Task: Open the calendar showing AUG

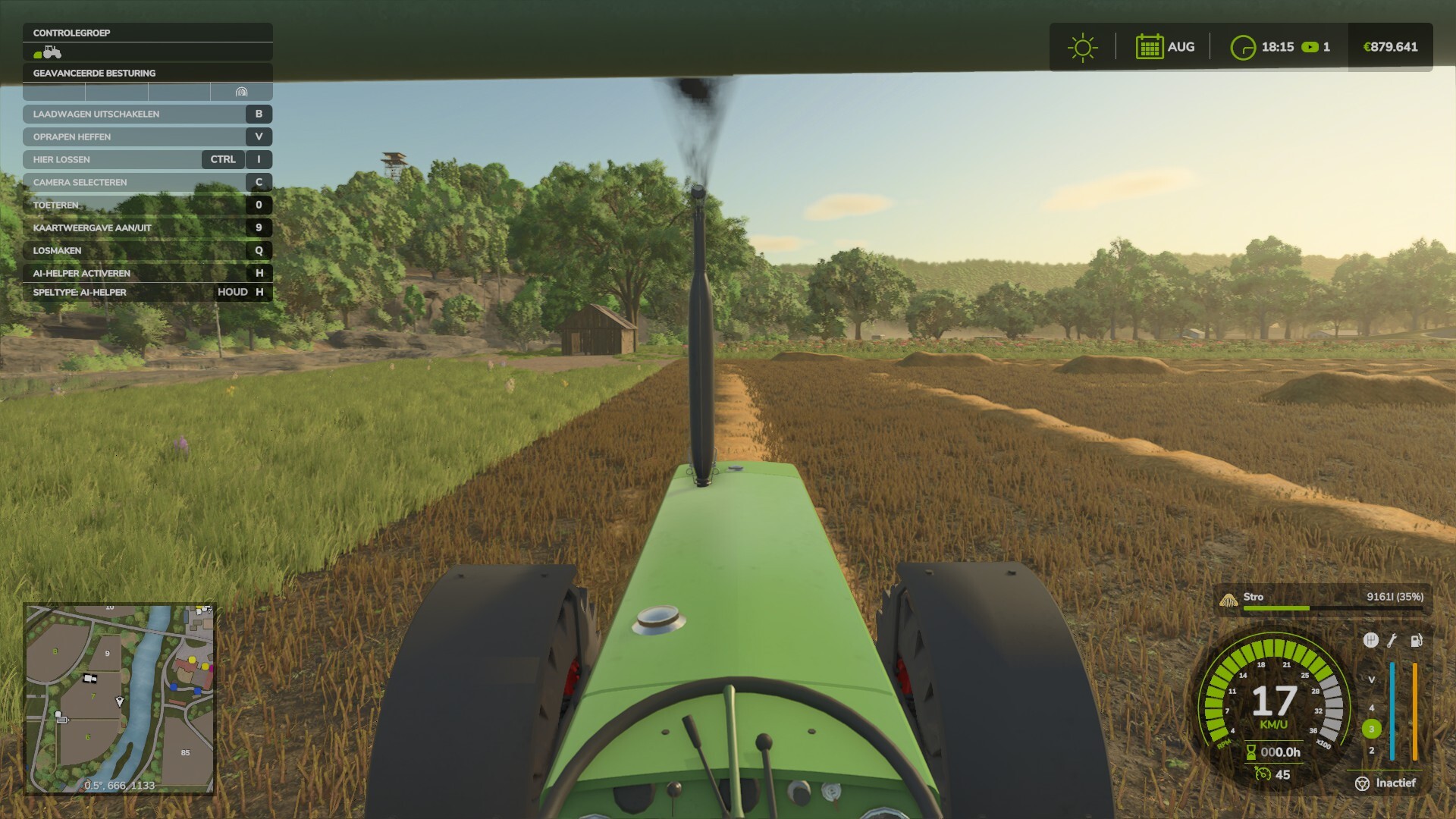Action: pos(1149,47)
